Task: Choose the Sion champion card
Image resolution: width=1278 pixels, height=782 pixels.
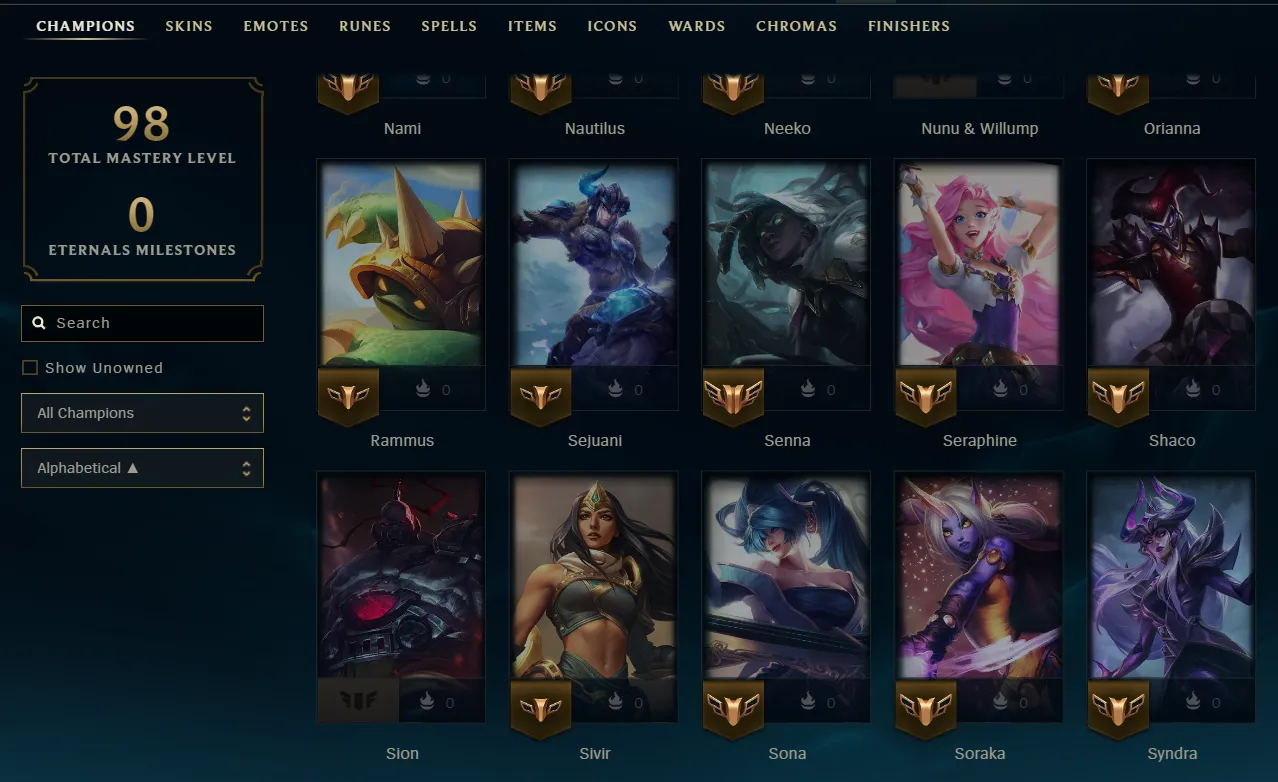Action: tap(401, 578)
